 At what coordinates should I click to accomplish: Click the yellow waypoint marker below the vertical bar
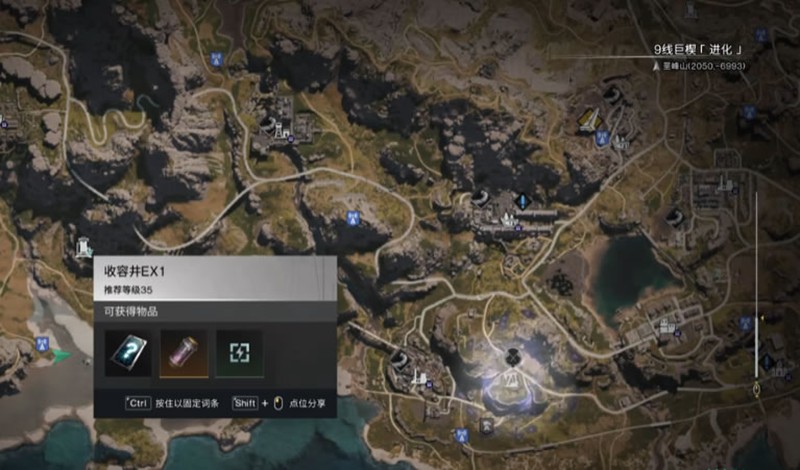pyautogui.click(x=757, y=388)
